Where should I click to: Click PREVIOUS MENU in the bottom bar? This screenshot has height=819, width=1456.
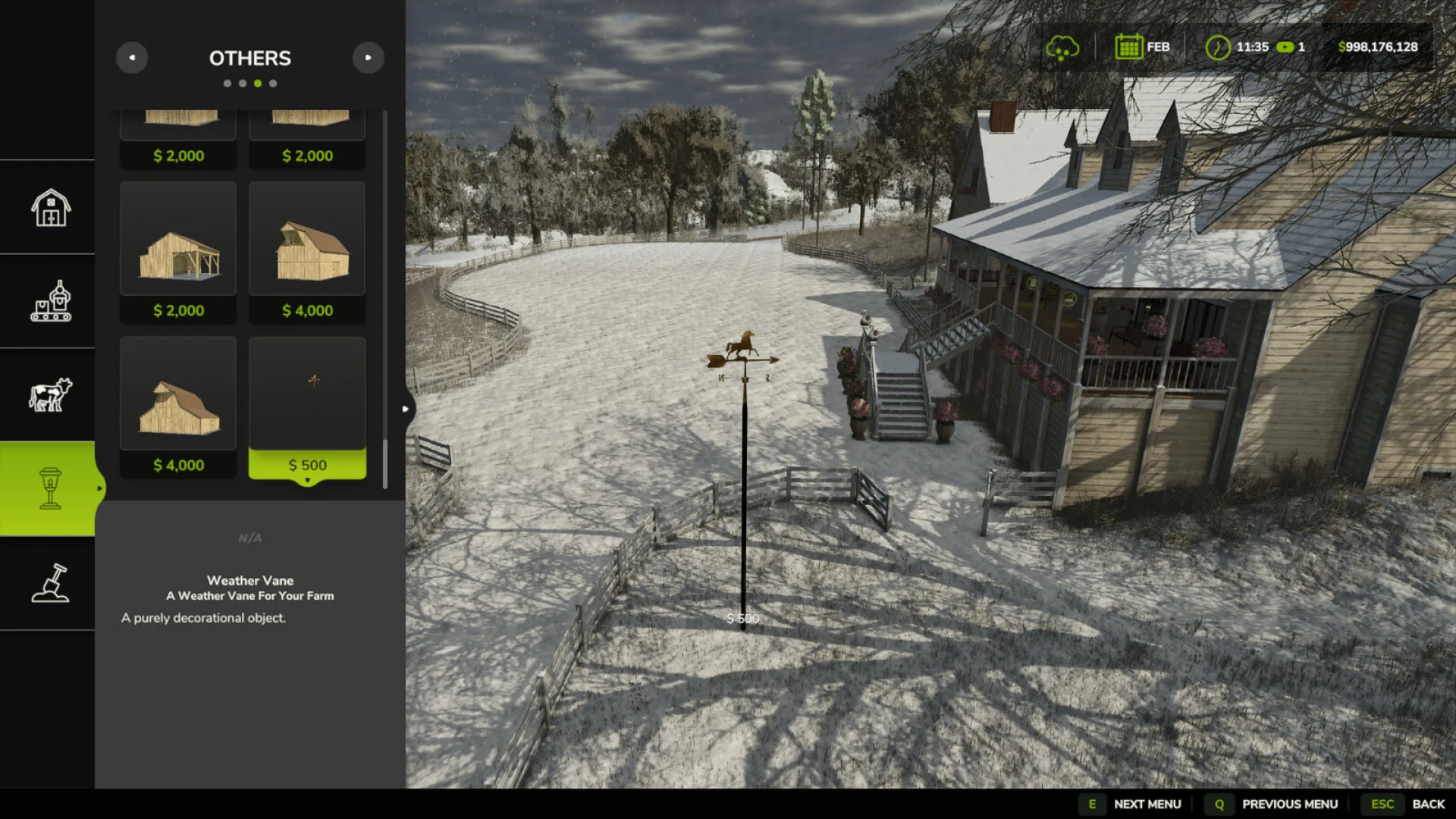click(x=1291, y=804)
